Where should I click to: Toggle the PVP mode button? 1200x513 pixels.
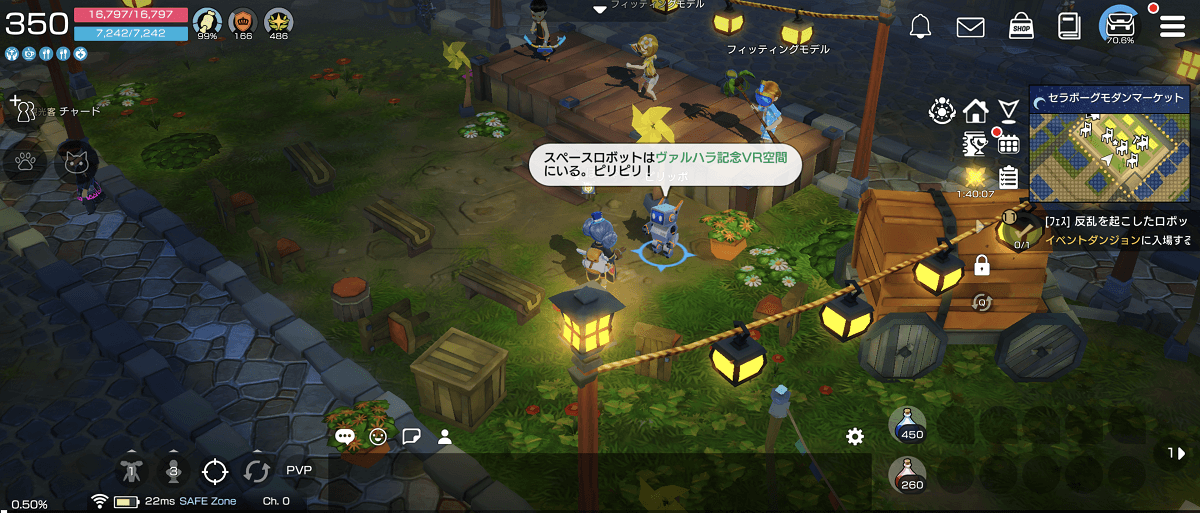coord(299,470)
